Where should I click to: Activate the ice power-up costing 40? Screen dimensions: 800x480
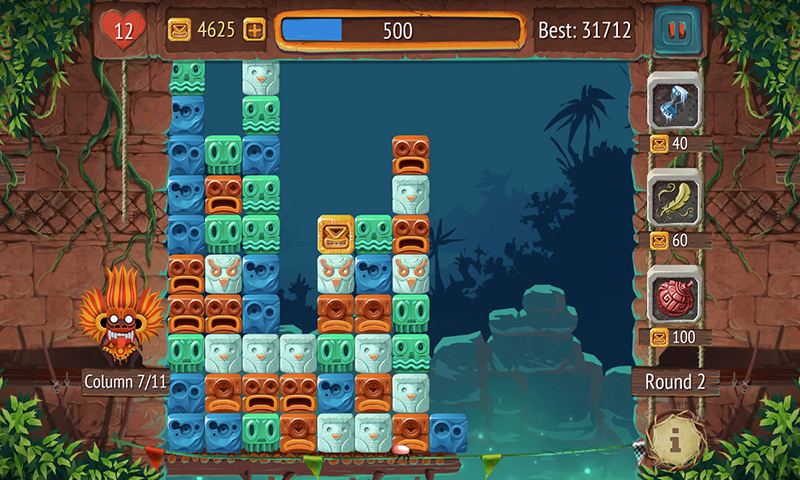(x=675, y=101)
